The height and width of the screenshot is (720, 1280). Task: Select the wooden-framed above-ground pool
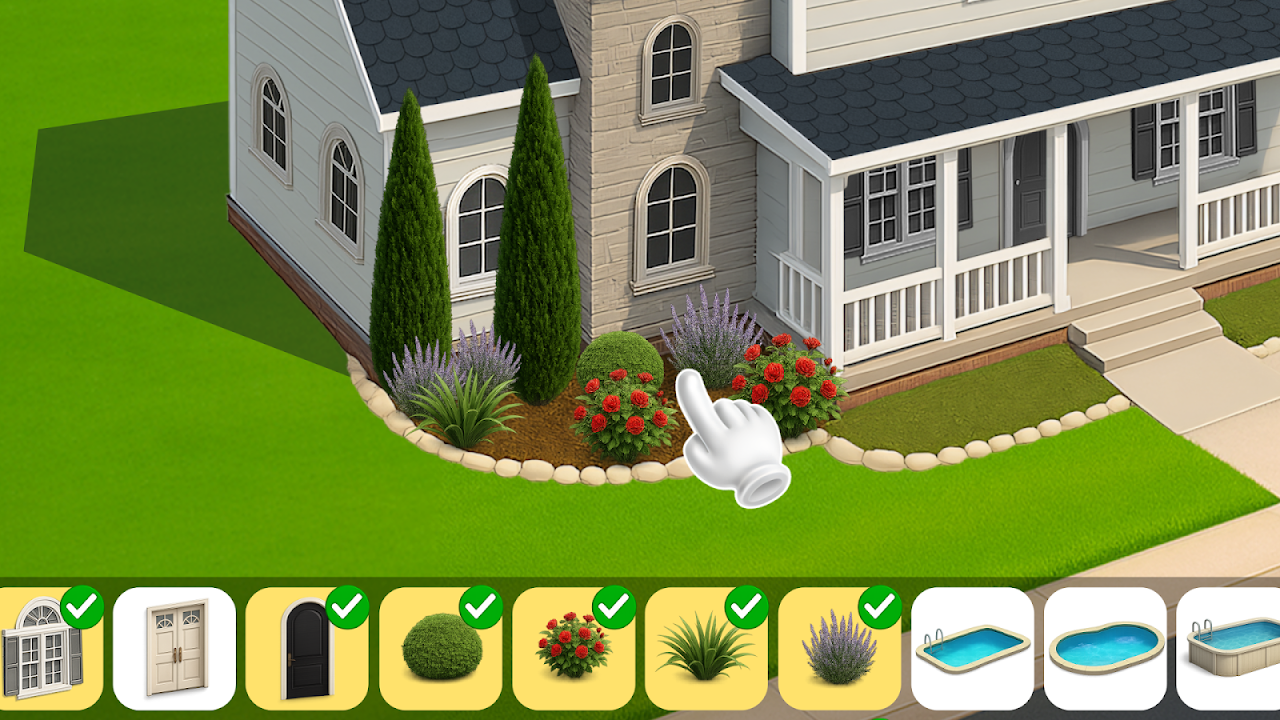(x=1230, y=648)
